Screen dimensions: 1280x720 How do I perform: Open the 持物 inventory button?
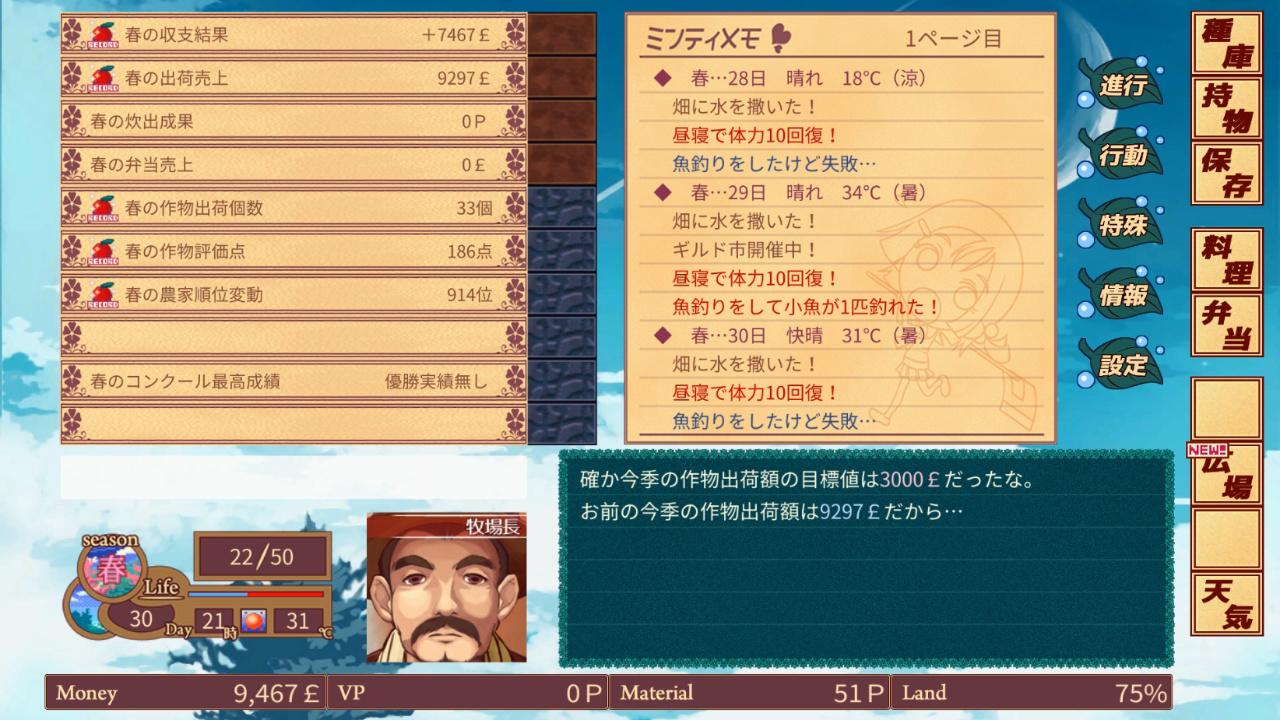pyautogui.click(x=1226, y=108)
